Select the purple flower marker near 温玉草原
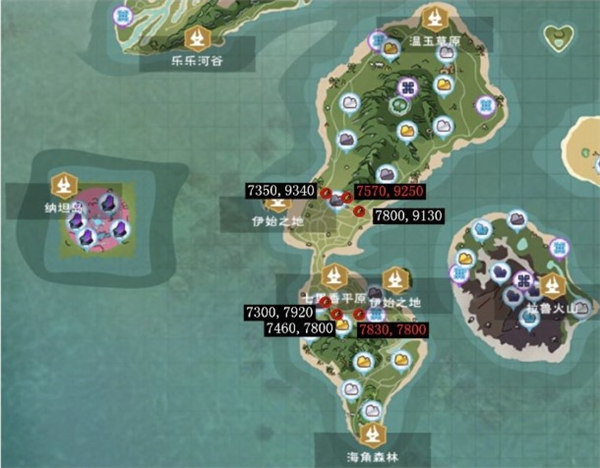This screenshot has height=468, width=600. click(x=407, y=88)
